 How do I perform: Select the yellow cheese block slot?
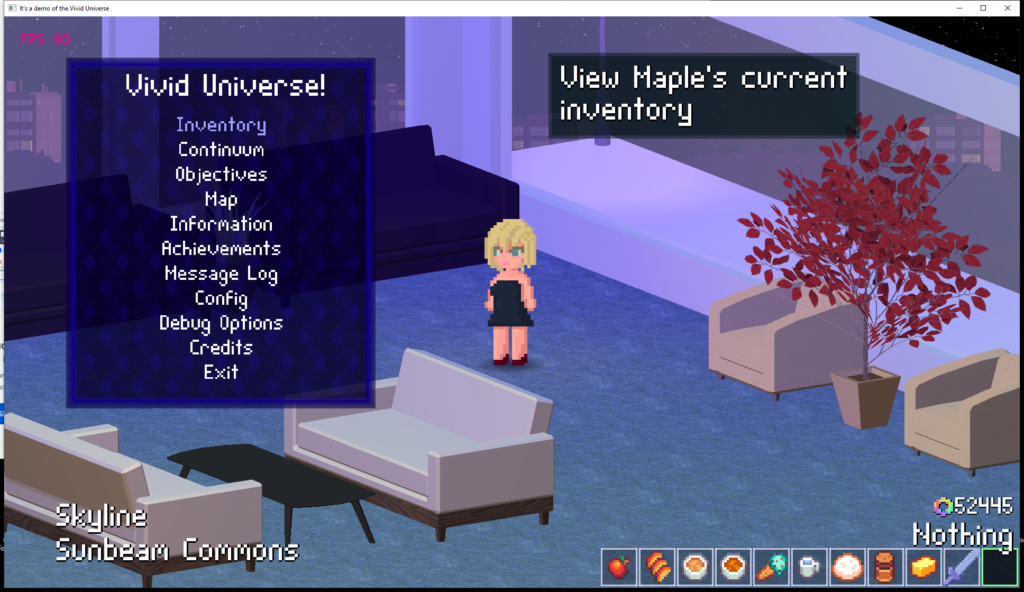(x=922, y=567)
